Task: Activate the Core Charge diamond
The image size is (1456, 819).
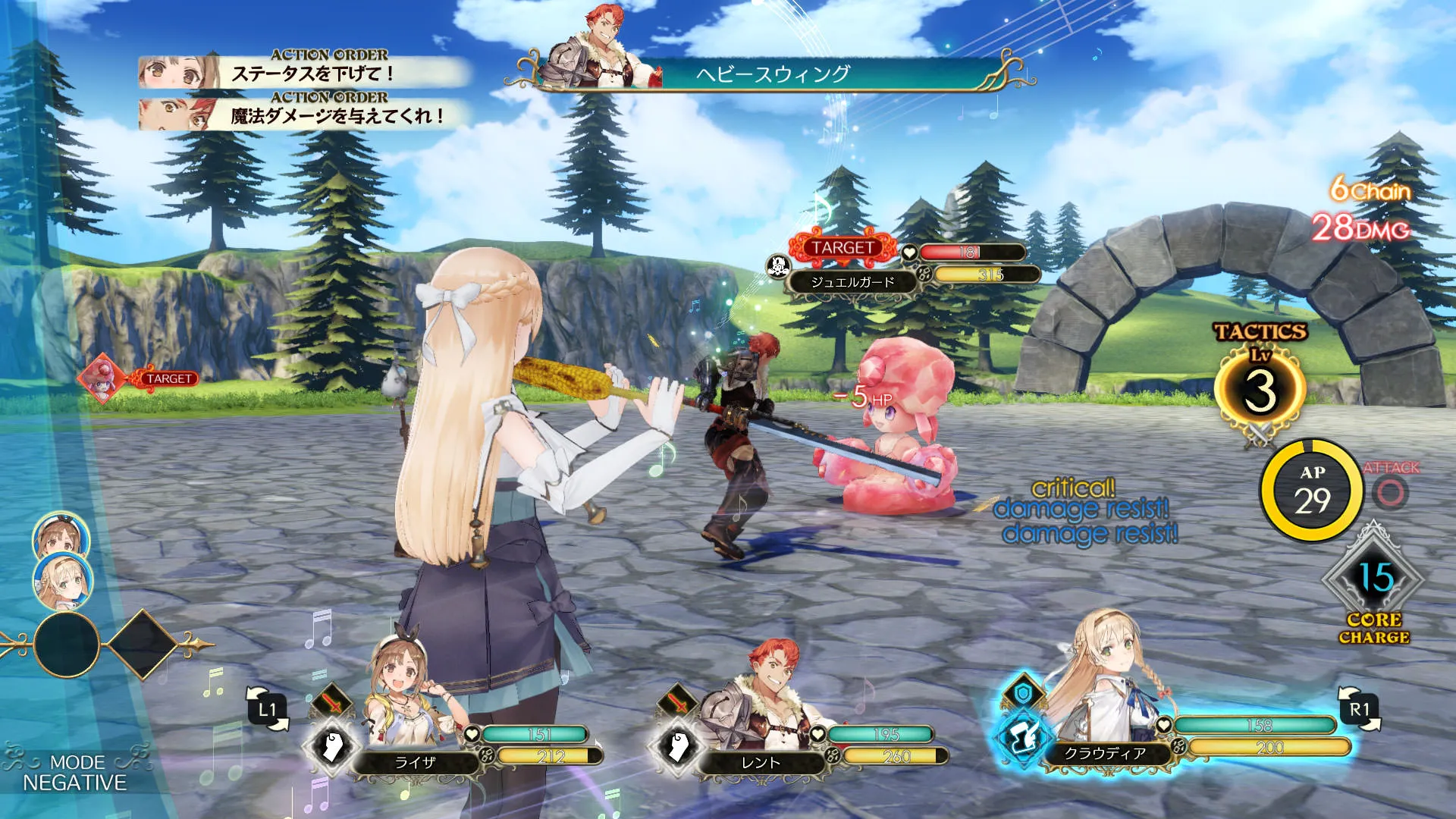Action: [1374, 579]
